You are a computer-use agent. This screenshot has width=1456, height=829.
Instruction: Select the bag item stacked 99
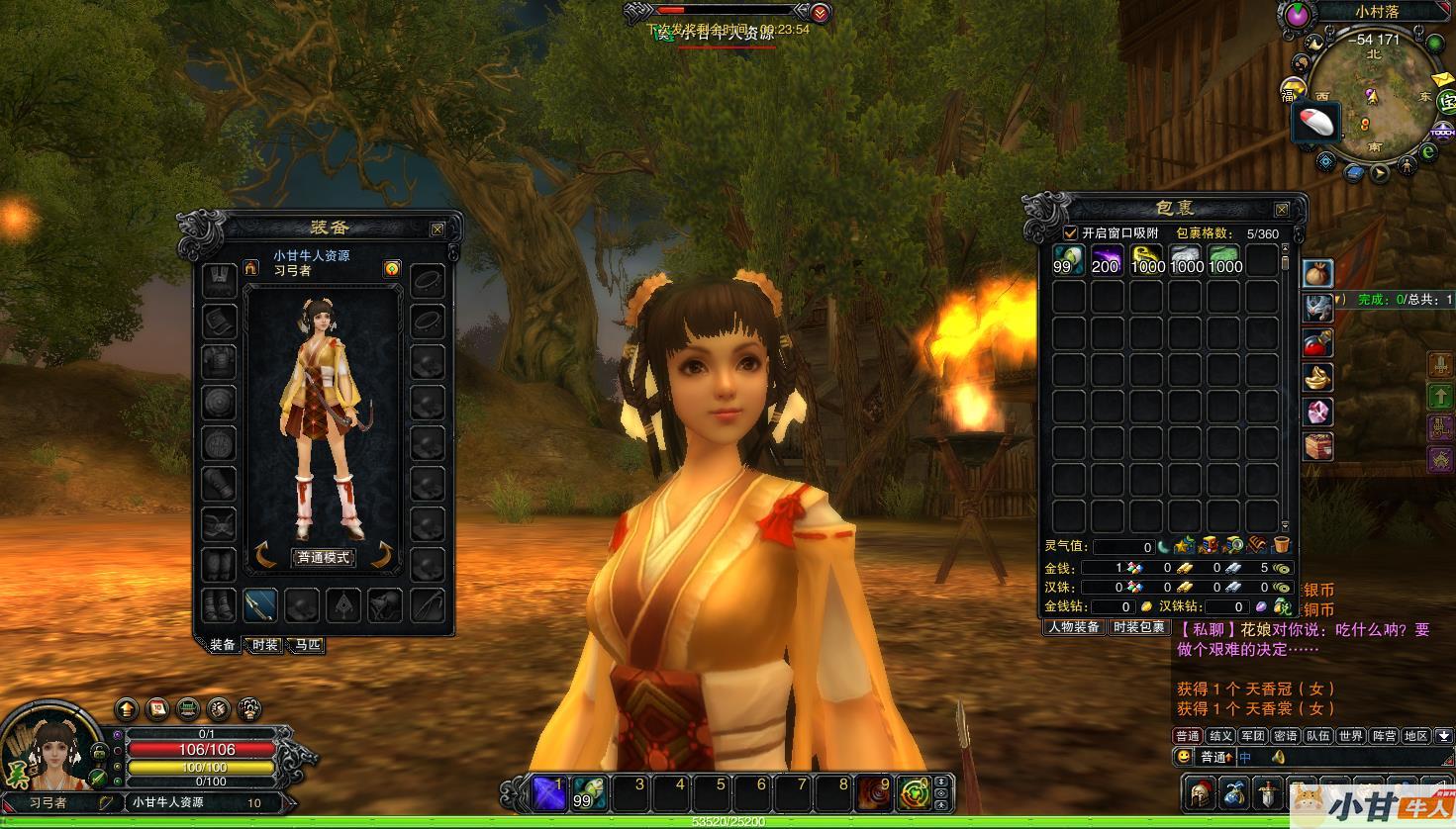coord(1068,261)
